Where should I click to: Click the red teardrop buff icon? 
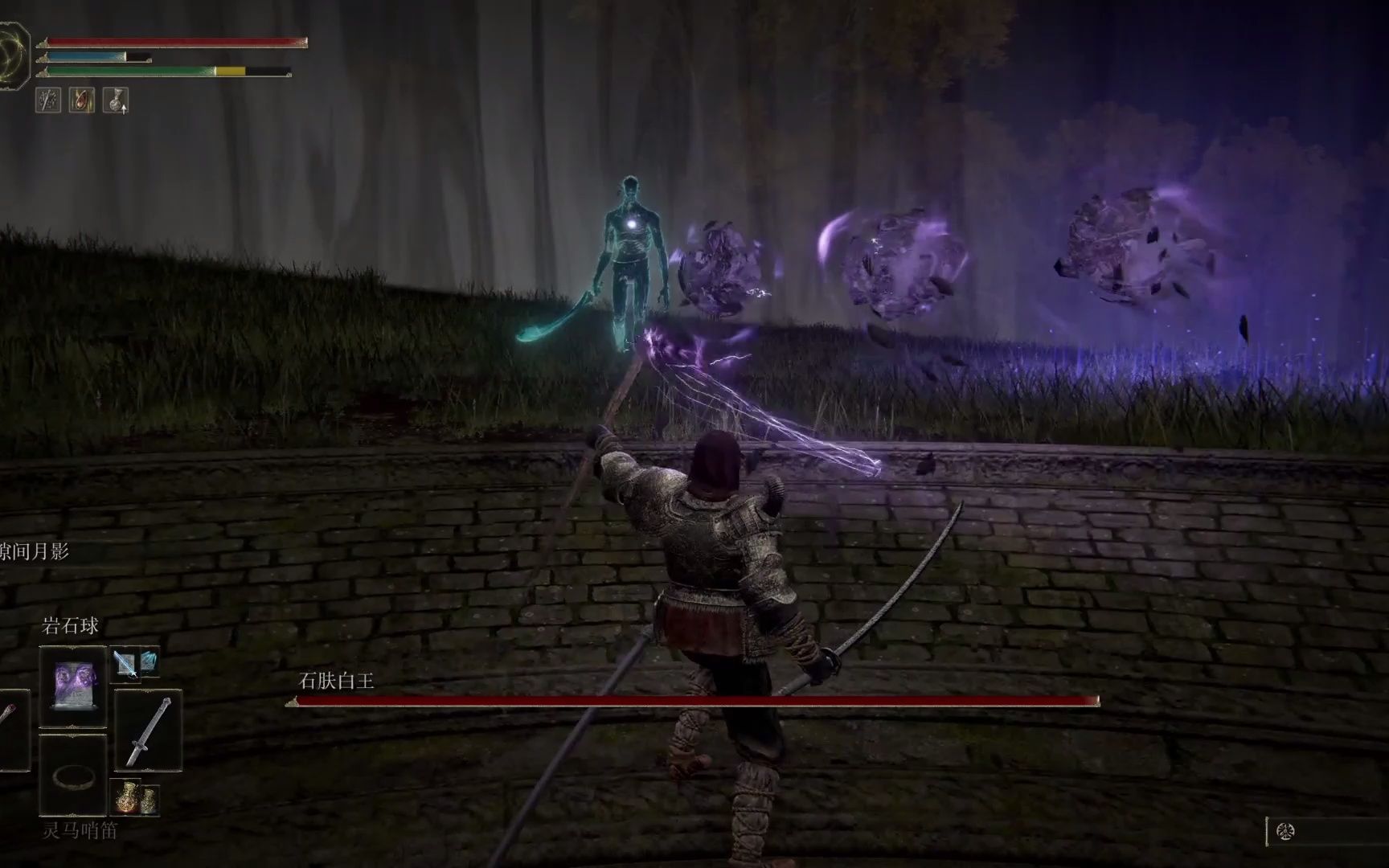click(x=81, y=100)
